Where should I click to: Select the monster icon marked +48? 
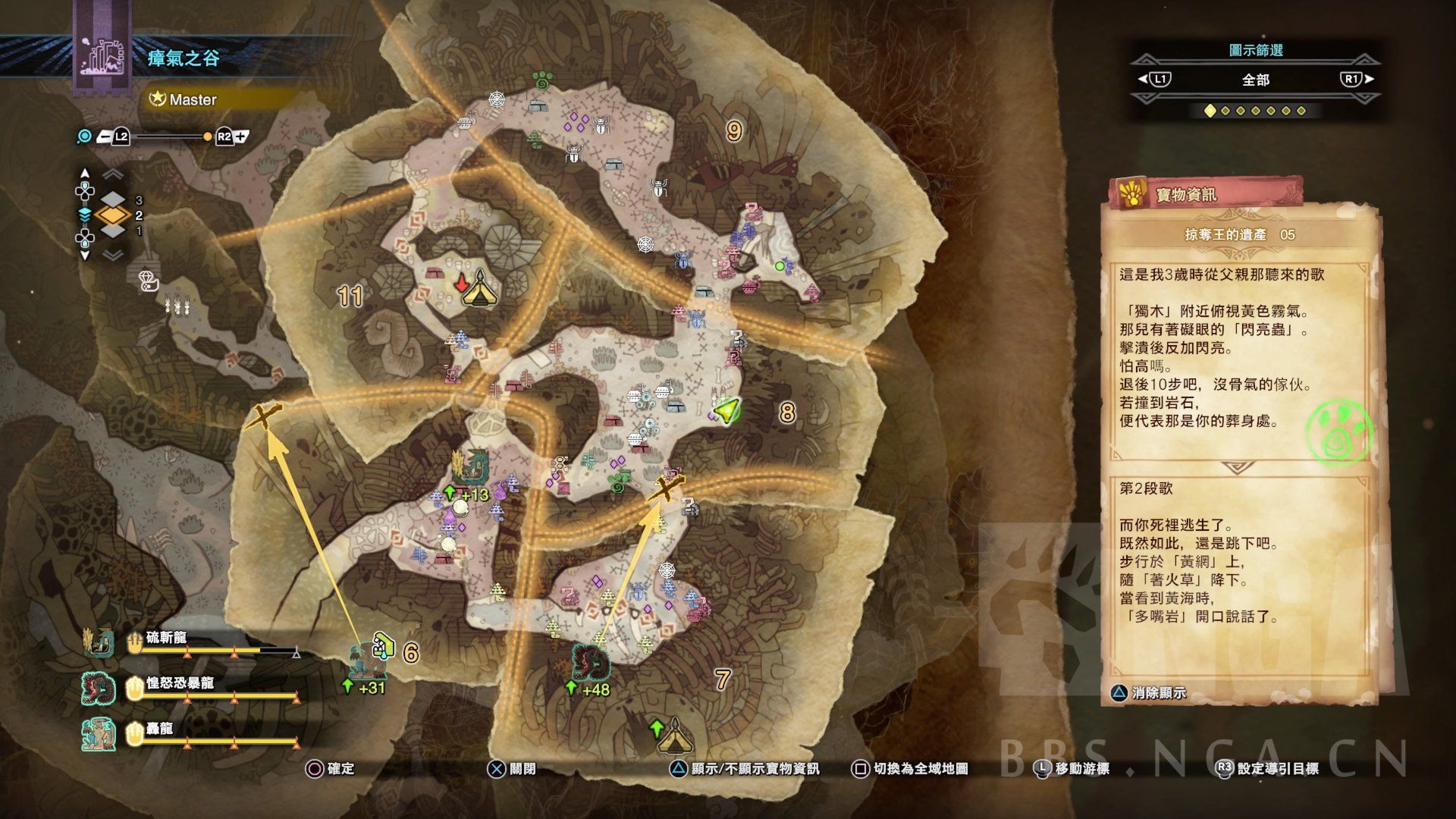click(591, 664)
